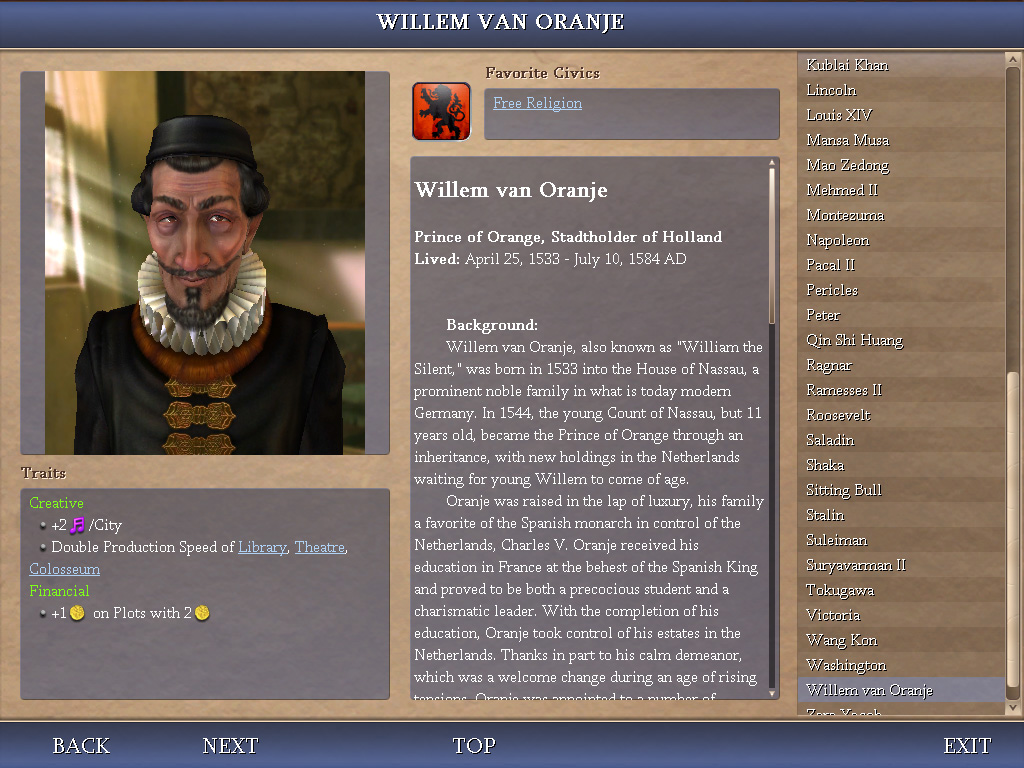Open Suryavarman II's leader entry
This screenshot has width=1024, height=768.
pos(856,565)
